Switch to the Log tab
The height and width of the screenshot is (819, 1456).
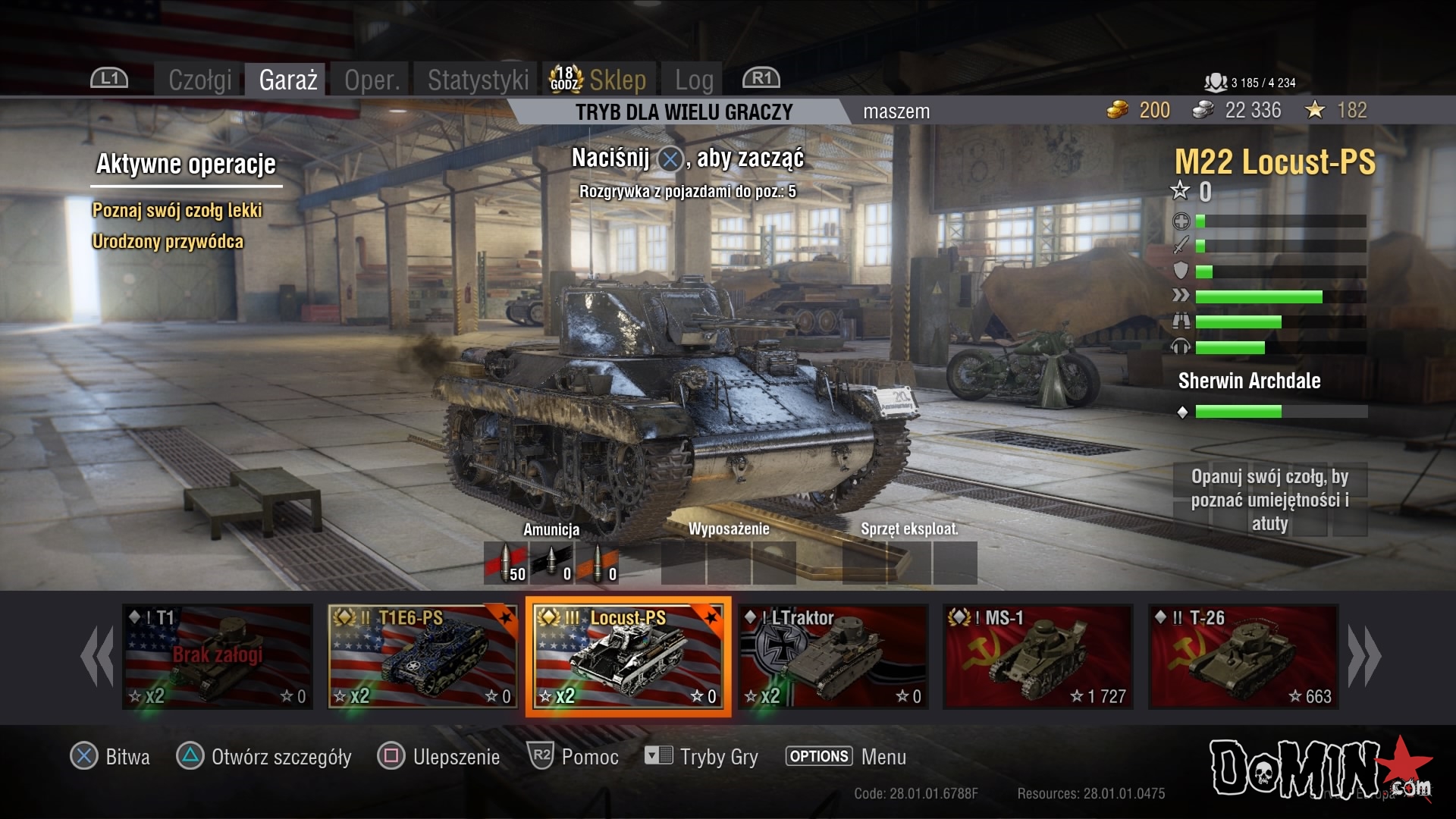pos(694,80)
